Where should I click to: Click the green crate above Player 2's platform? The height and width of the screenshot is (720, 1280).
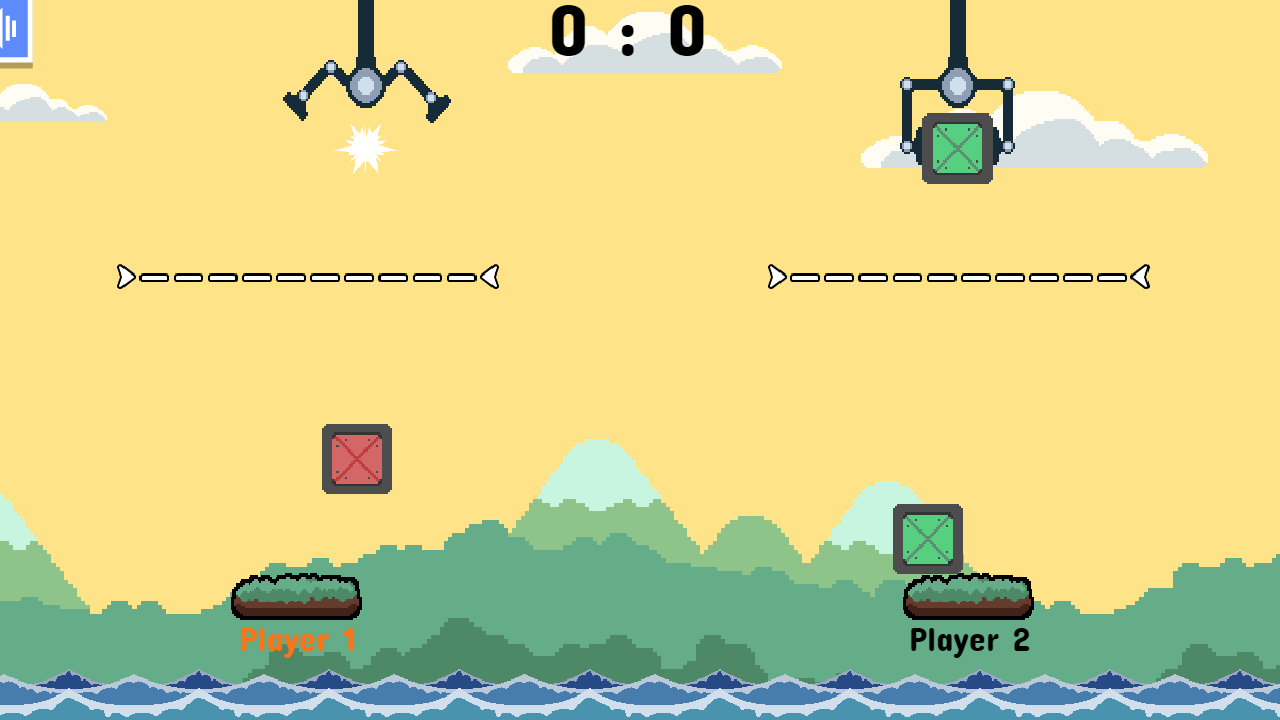click(927, 538)
